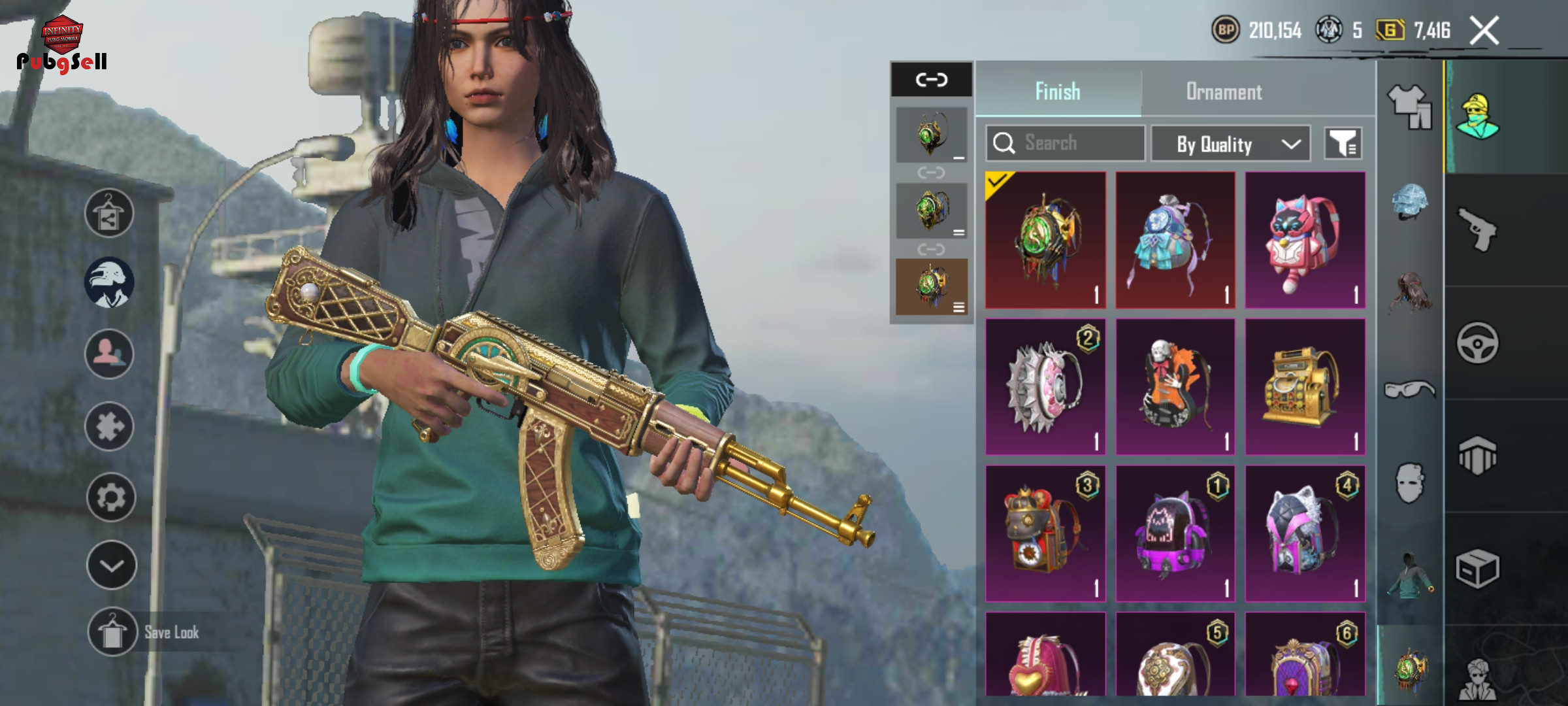1568x706 pixels.
Task: Pick the blue skull backpack skin
Action: [x=1175, y=240]
